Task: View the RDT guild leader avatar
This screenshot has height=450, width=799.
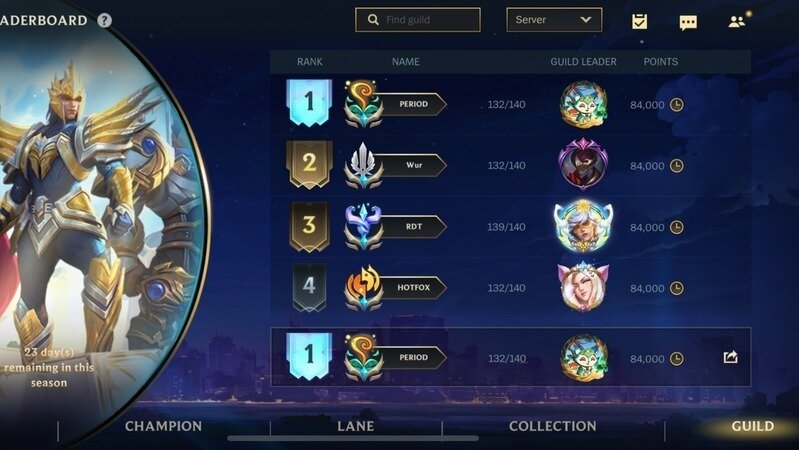Action: [583, 226]
